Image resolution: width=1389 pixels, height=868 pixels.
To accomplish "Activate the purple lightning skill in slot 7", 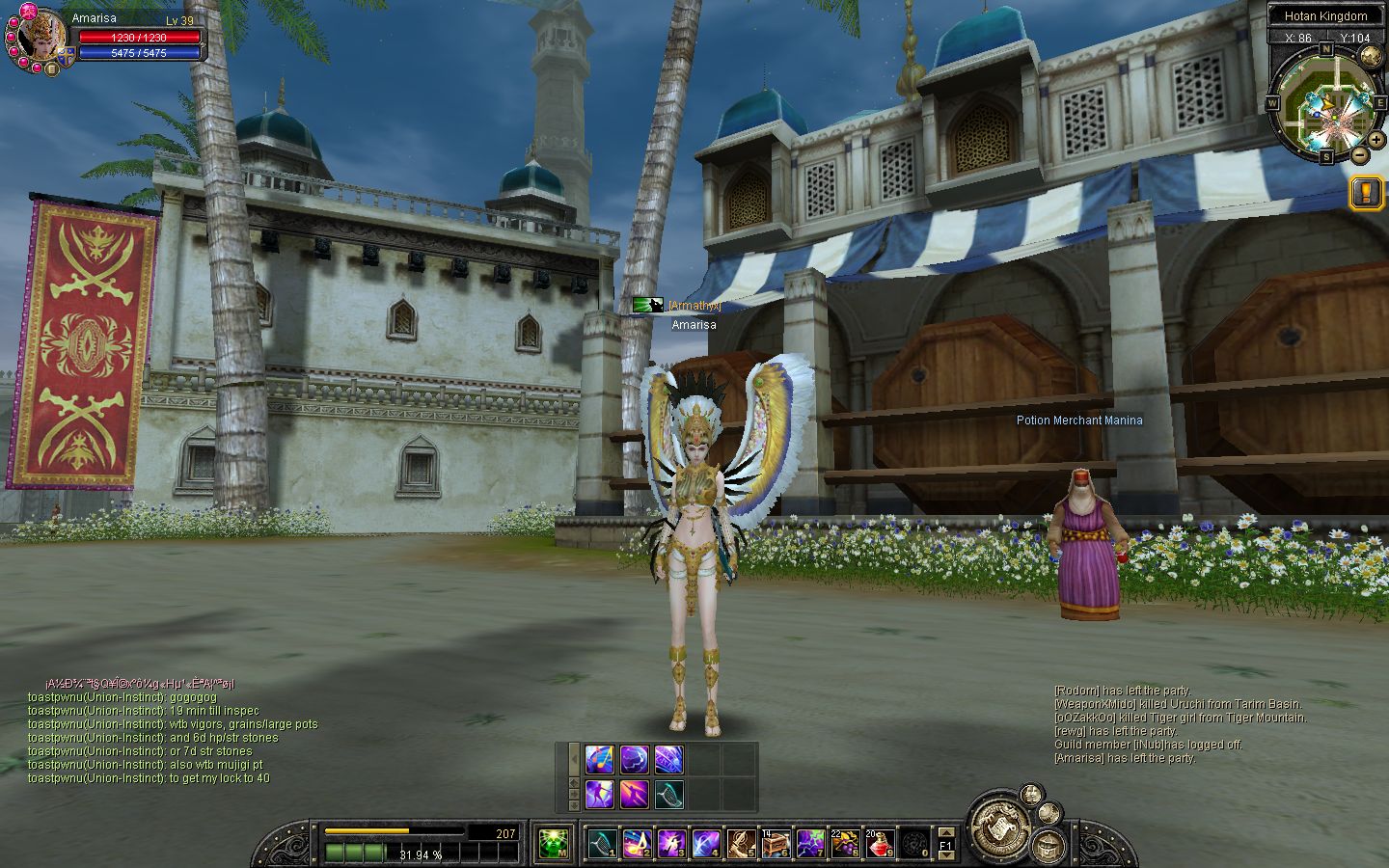I will tap(810, 844).
